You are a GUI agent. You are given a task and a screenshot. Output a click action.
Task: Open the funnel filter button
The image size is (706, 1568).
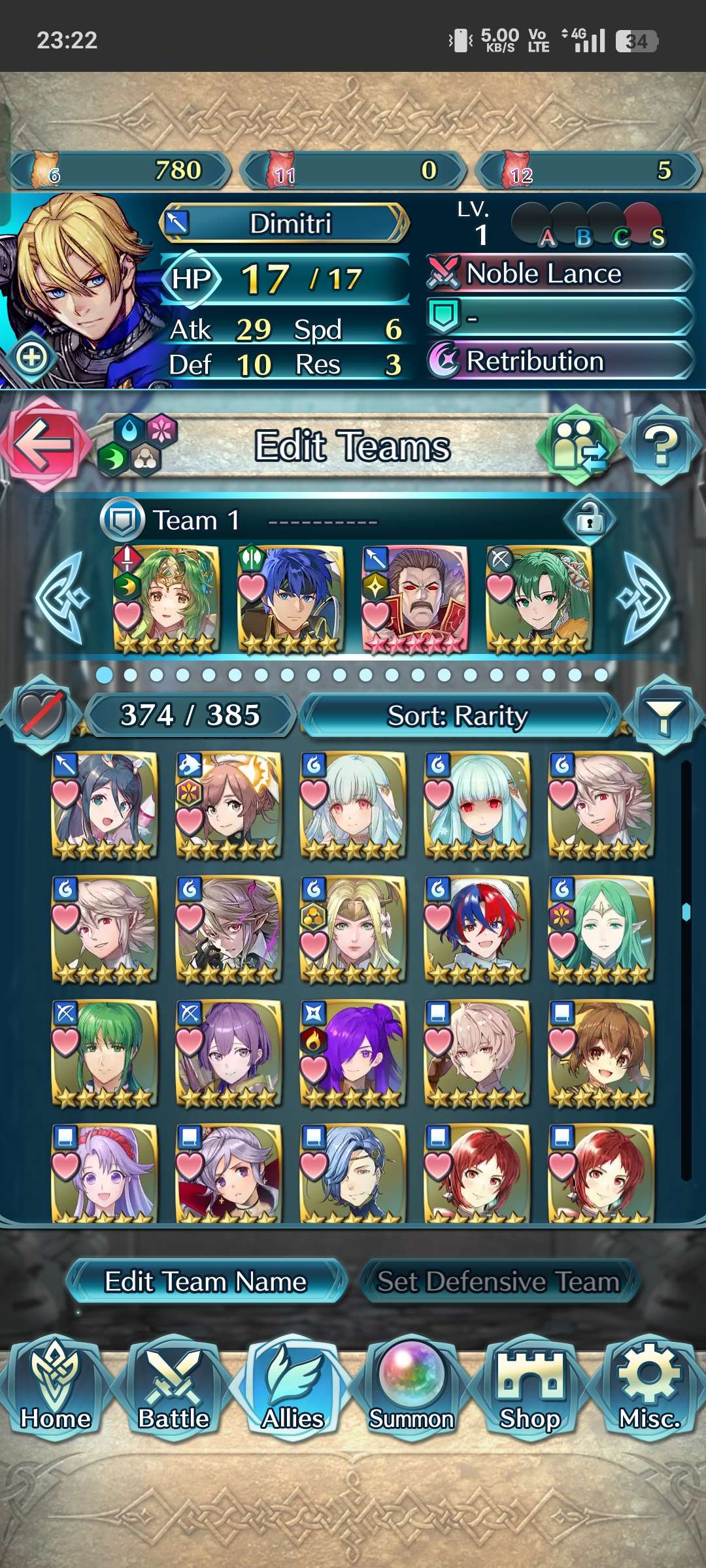(x=663, y=716)
